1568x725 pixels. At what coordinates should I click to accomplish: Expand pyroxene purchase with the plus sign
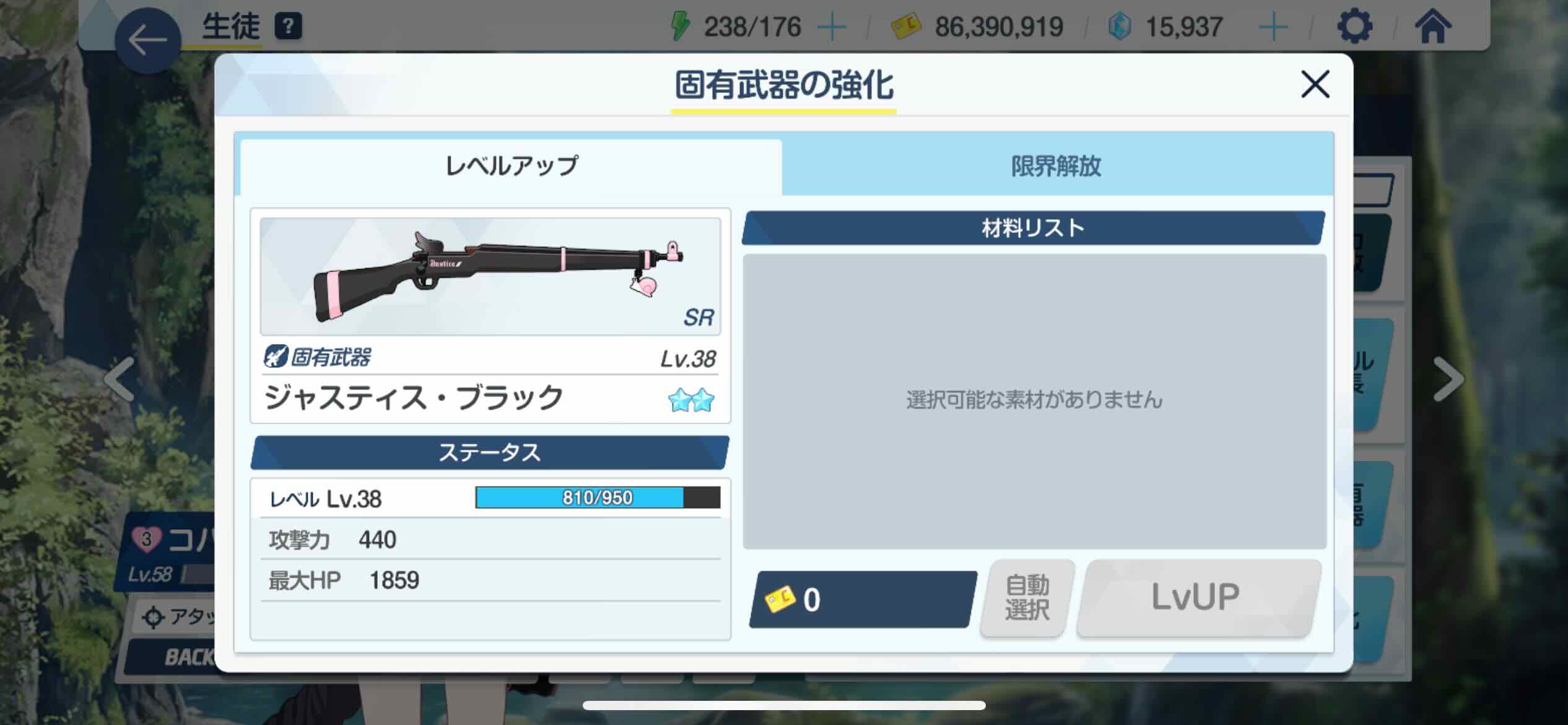[x=1274, y=26]
